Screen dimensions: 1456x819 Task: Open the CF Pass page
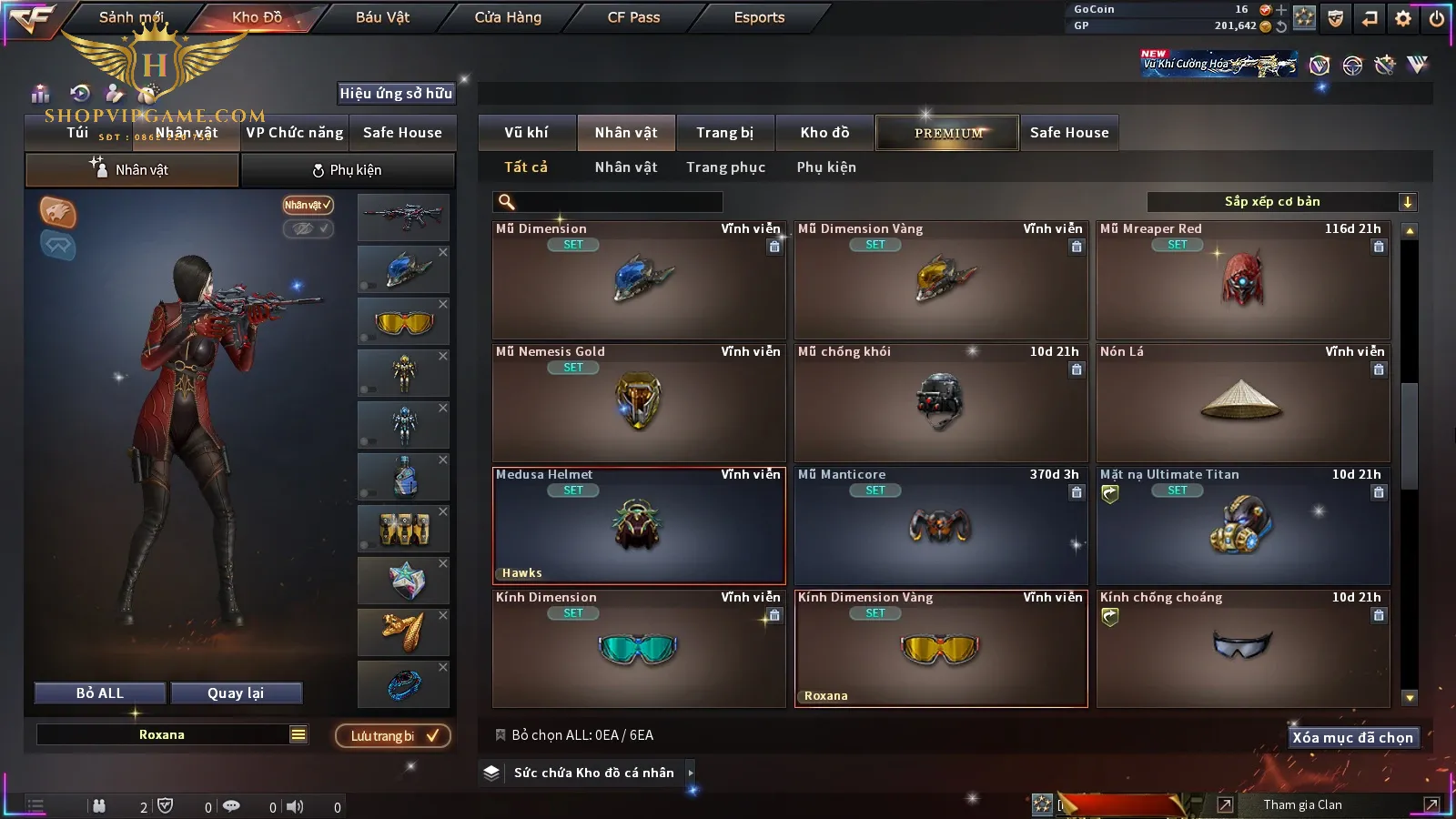click(x=633, y=17)
